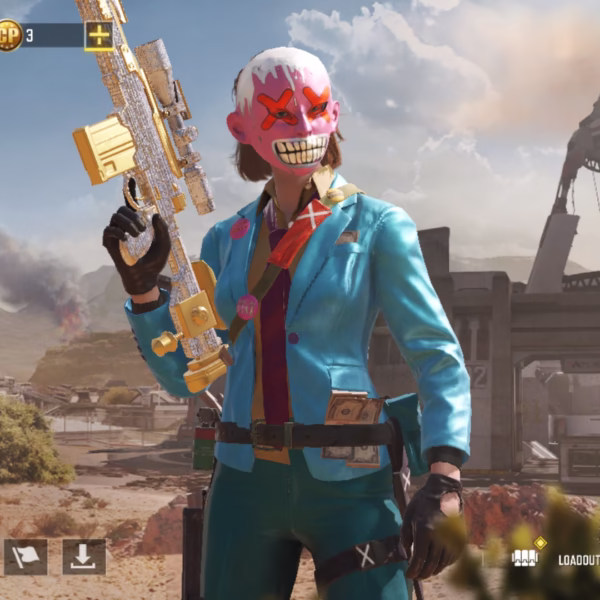Open the white flag button
The width and height of the screenshot is (600, 600).
(x=25, y=557)
